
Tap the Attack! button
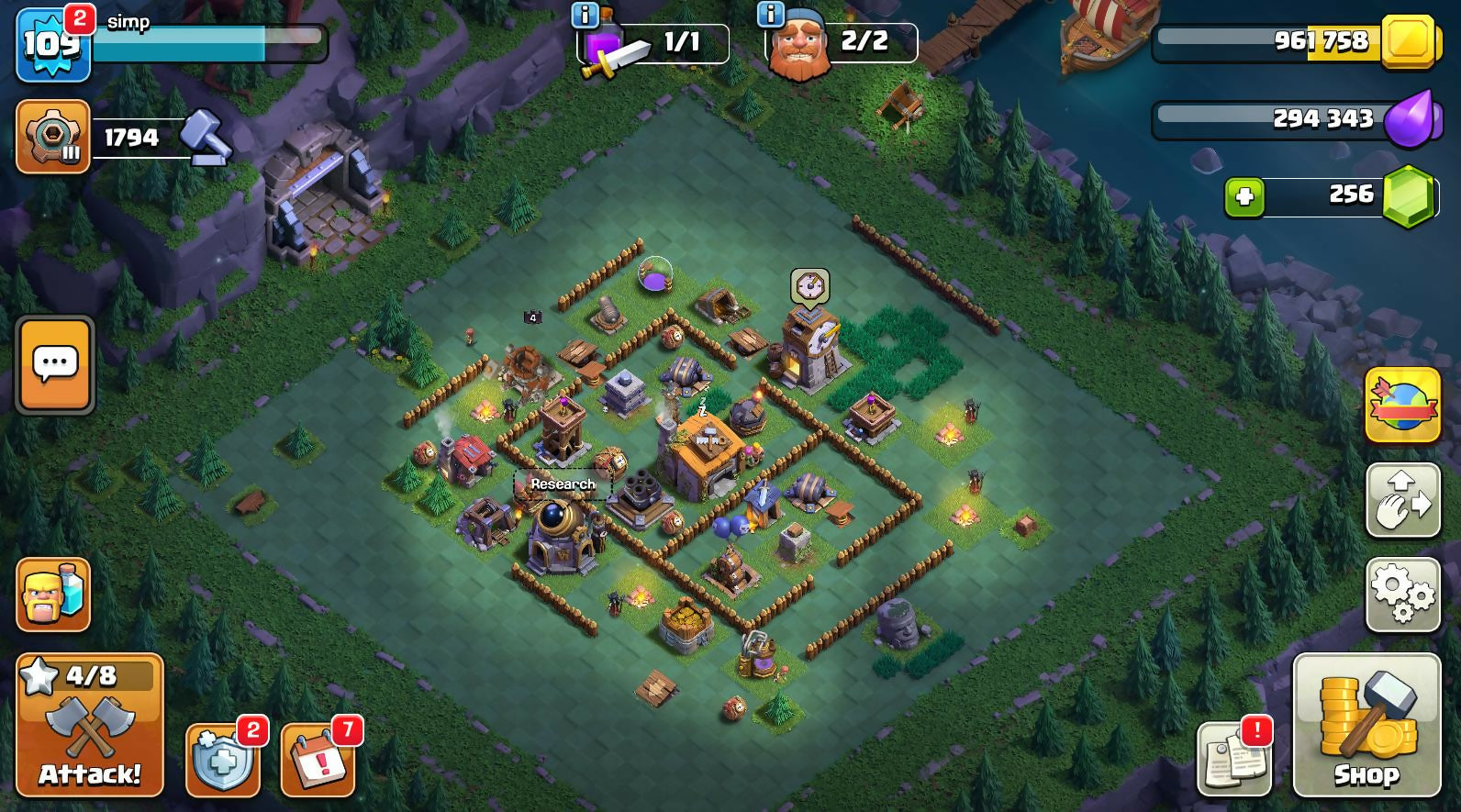pyautogui.click(x=89, y=725)
